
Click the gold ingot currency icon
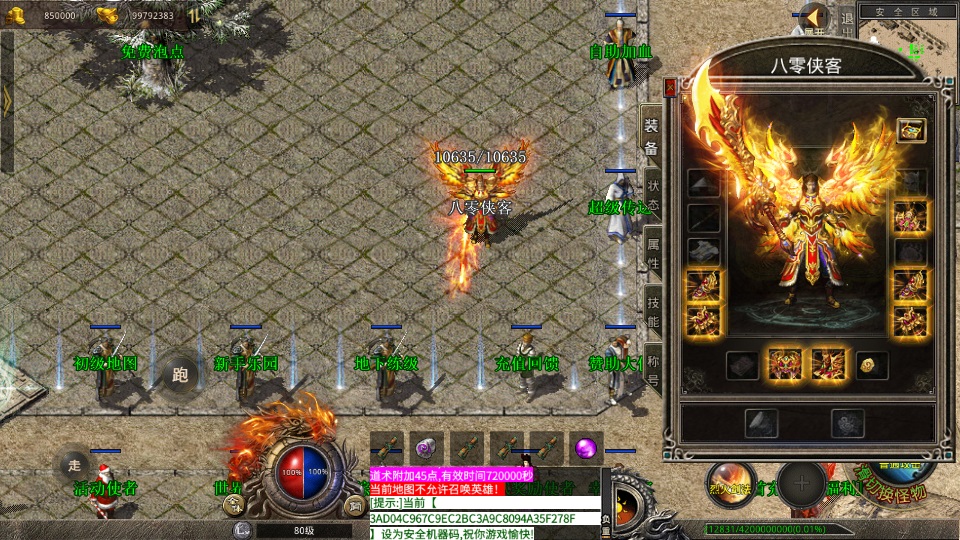coord(107,15)
